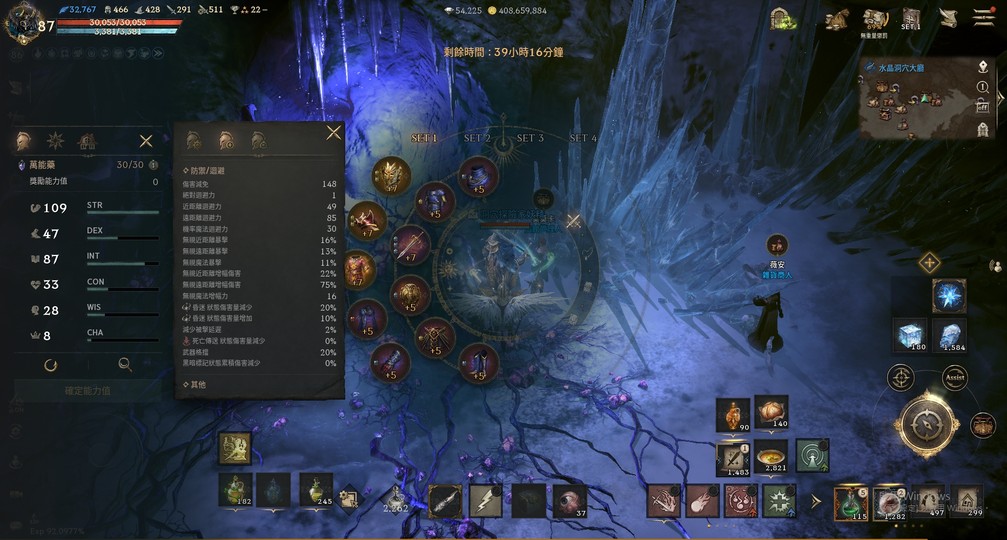Select the SET 4 equipment preset
The width and height of the screenshot is (1007, 540).
(x=583, y=138)
